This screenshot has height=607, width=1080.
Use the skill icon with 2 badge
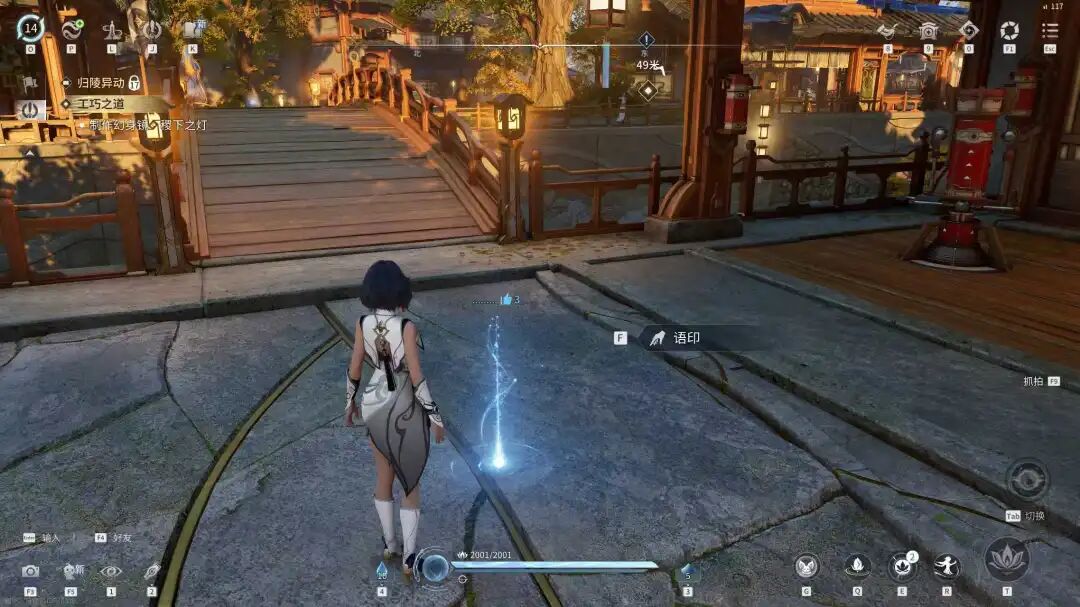(902, 567)
